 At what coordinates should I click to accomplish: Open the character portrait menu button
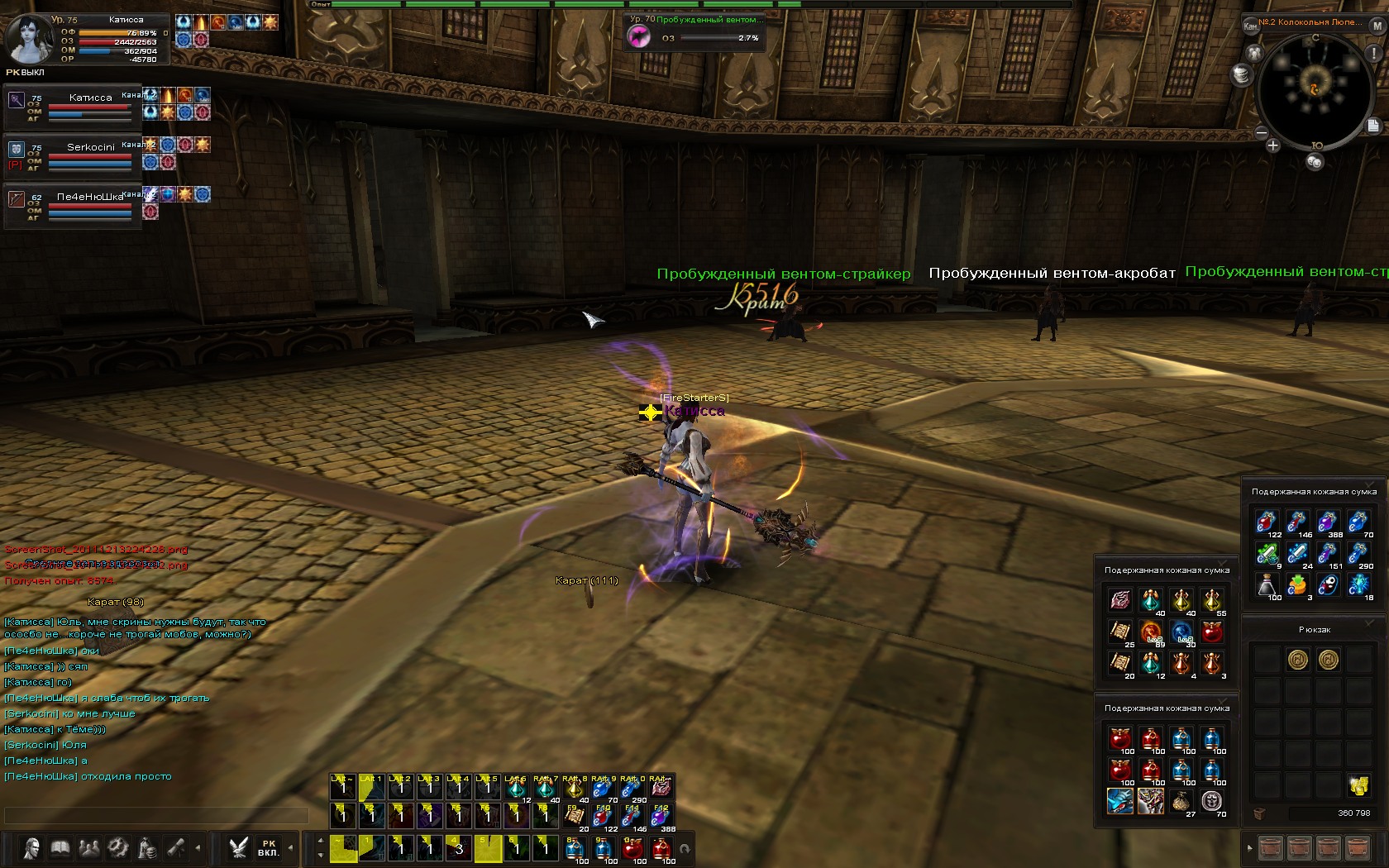tap(31, 848)
